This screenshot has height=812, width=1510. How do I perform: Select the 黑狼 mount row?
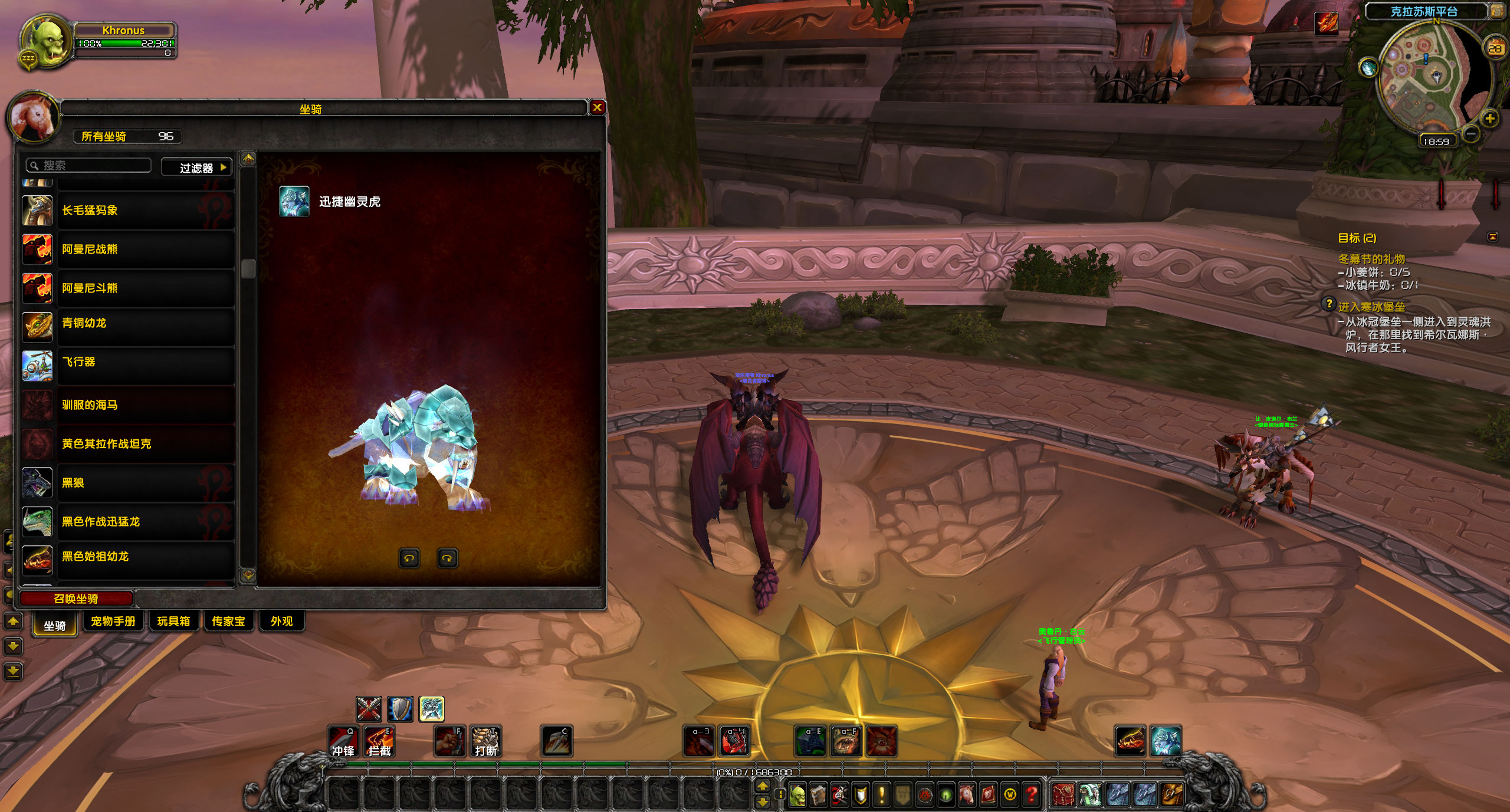[x=128, y=483]
